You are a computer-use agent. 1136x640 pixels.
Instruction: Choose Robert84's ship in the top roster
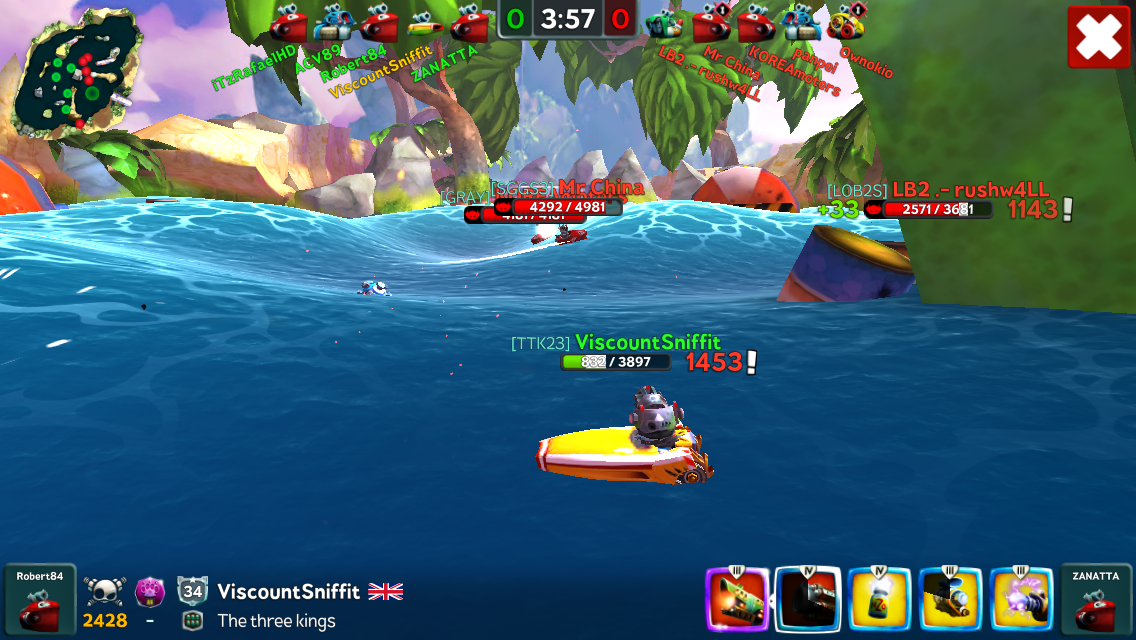(x=379, y=21)
